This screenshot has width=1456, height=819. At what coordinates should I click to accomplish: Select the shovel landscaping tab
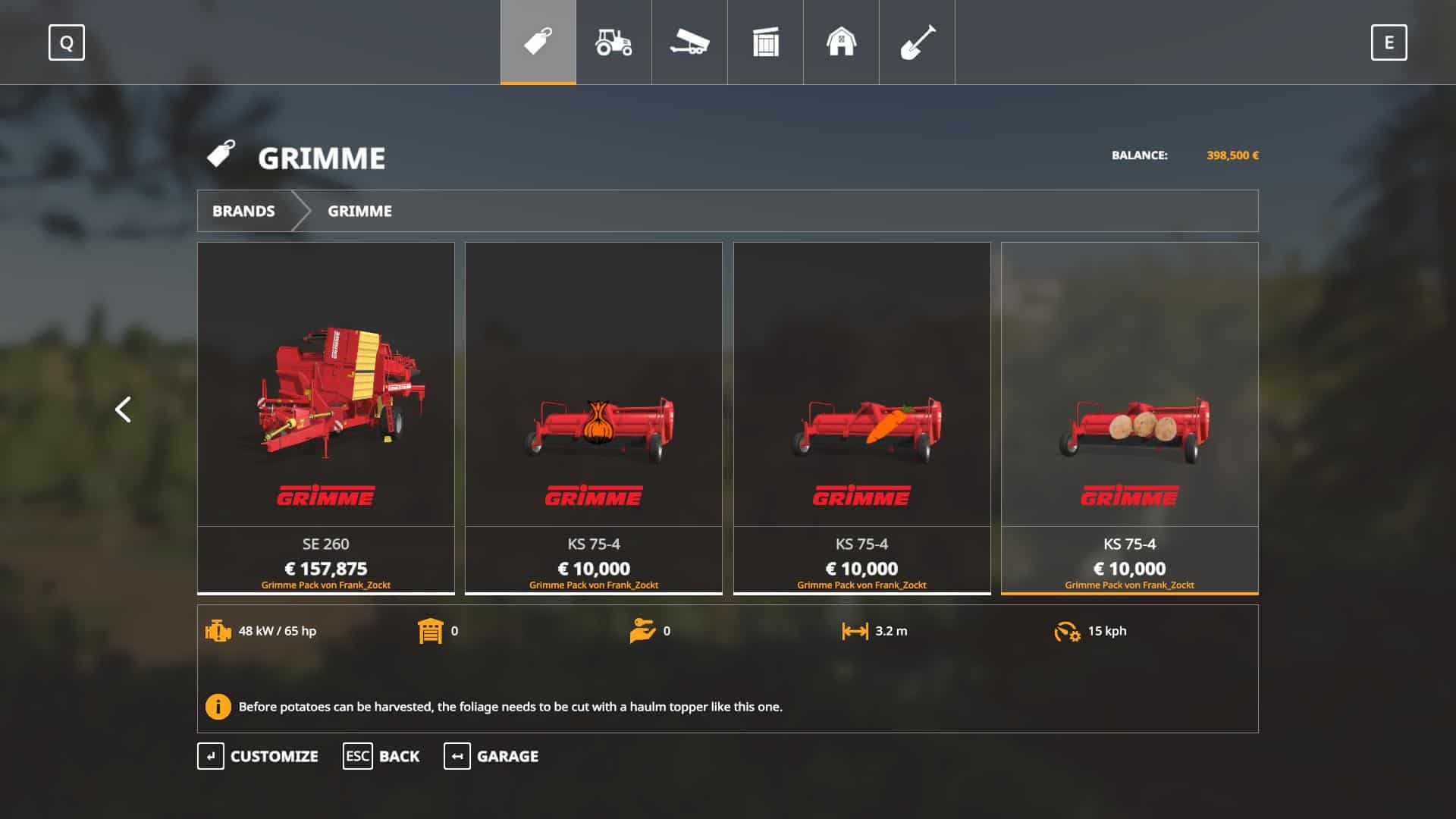coord(917,42)
